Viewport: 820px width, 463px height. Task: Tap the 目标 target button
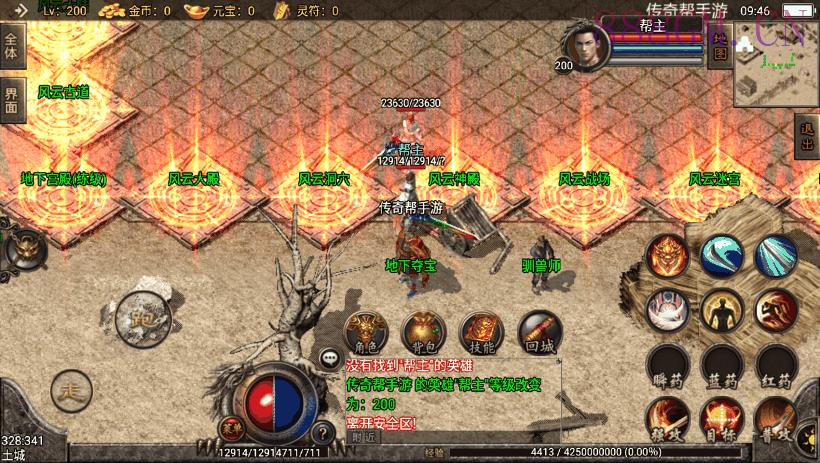[719, 419]
